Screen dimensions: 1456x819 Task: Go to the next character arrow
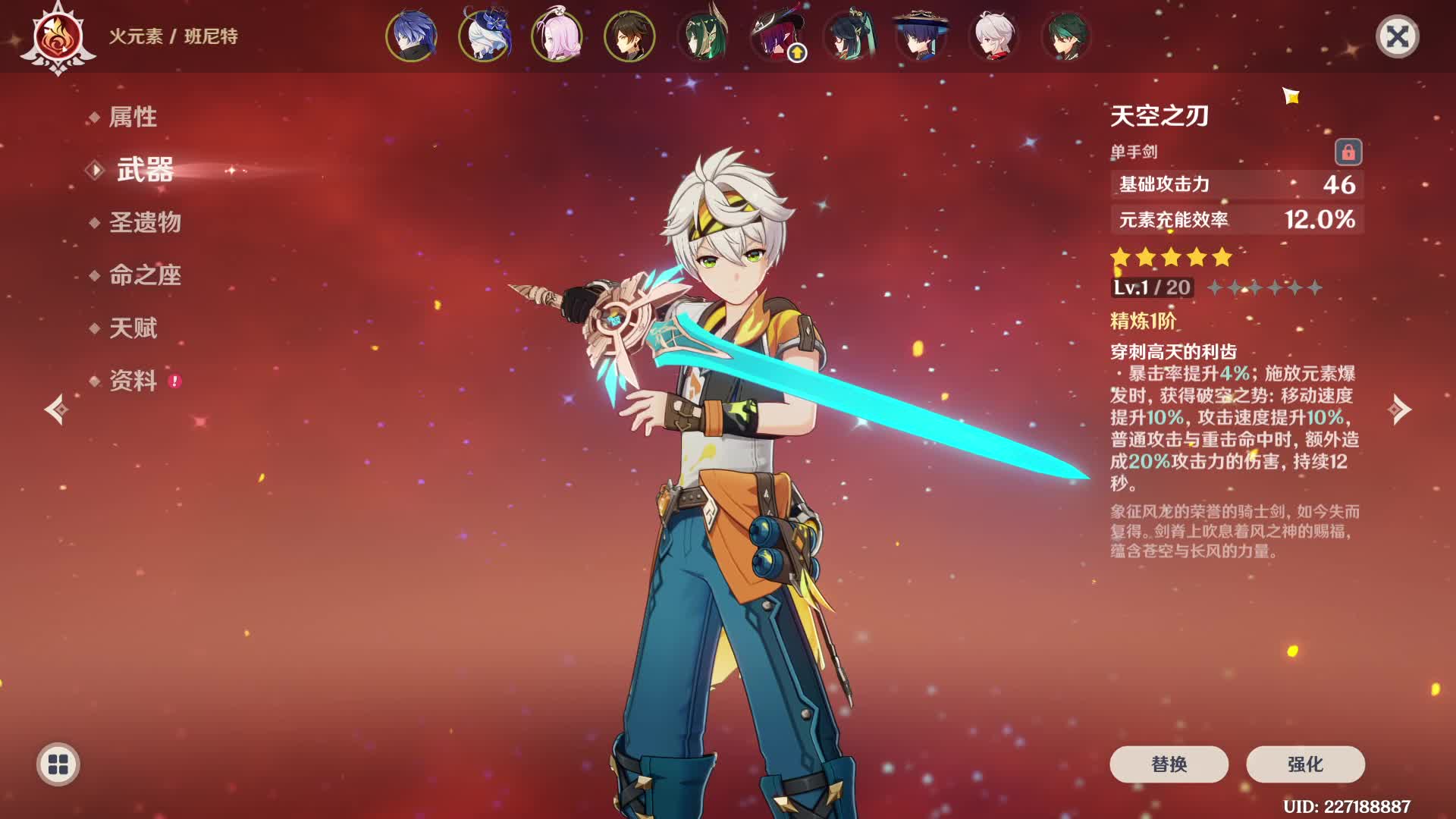click(x=1399, y=409)
